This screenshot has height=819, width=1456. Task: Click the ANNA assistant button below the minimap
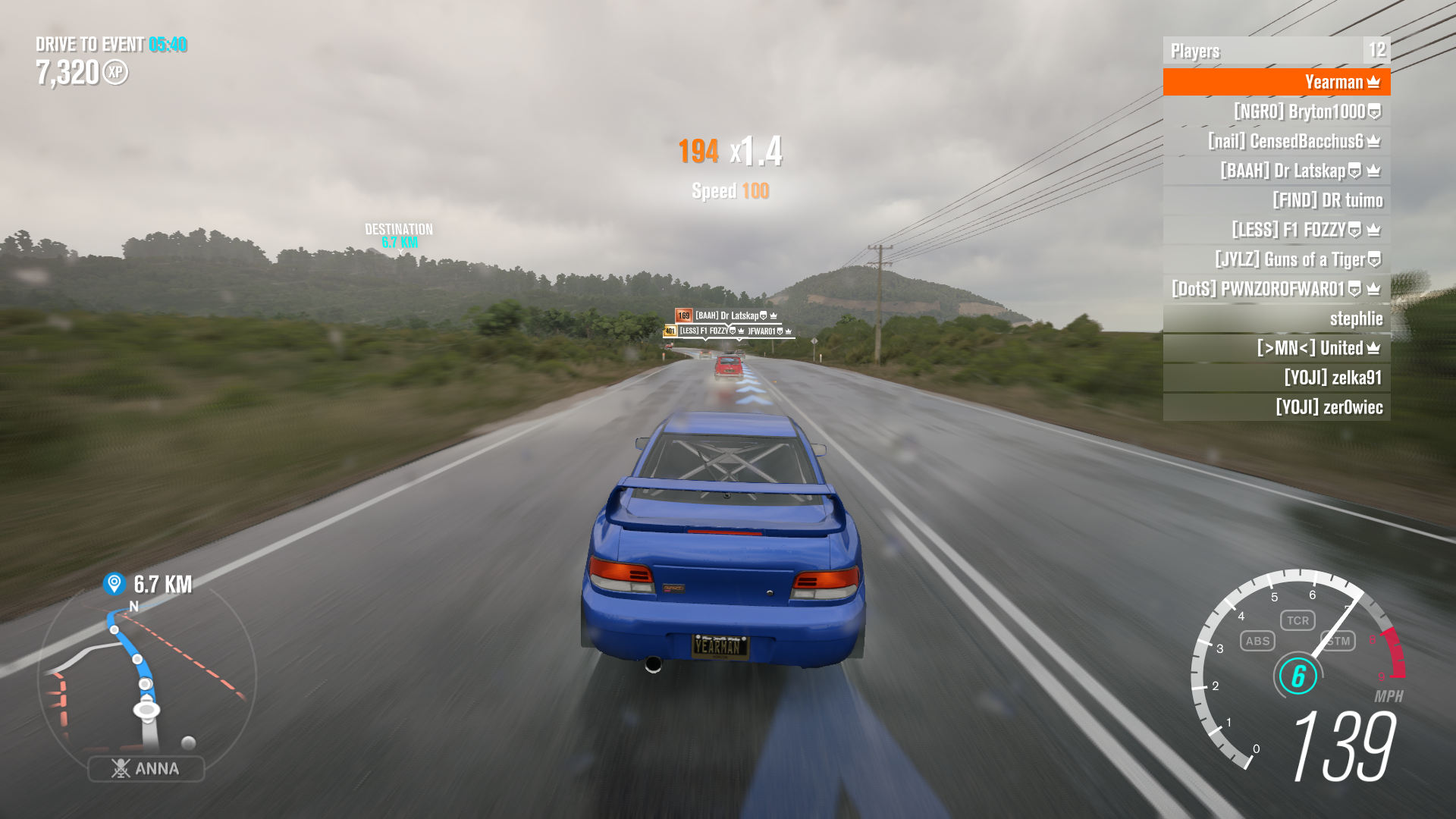click(x=146, y=768)
